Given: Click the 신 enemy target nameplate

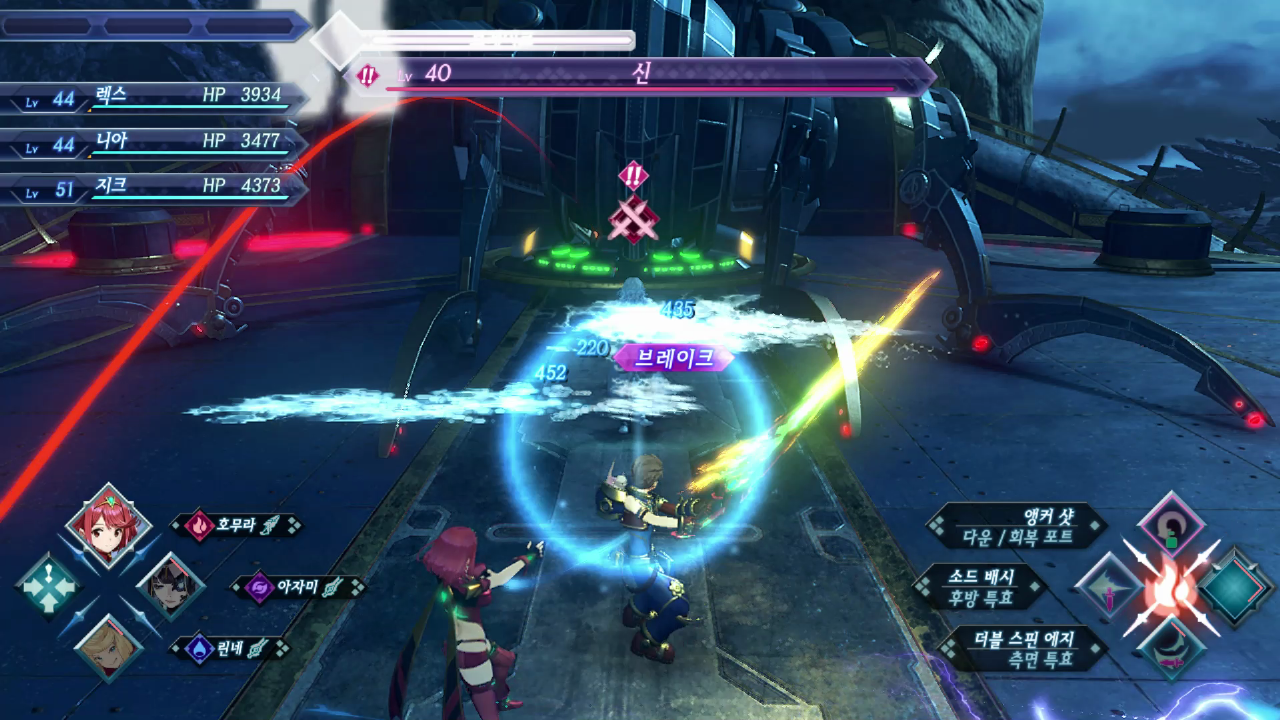Looking at the screenshot, I should [x=640, y=76].
